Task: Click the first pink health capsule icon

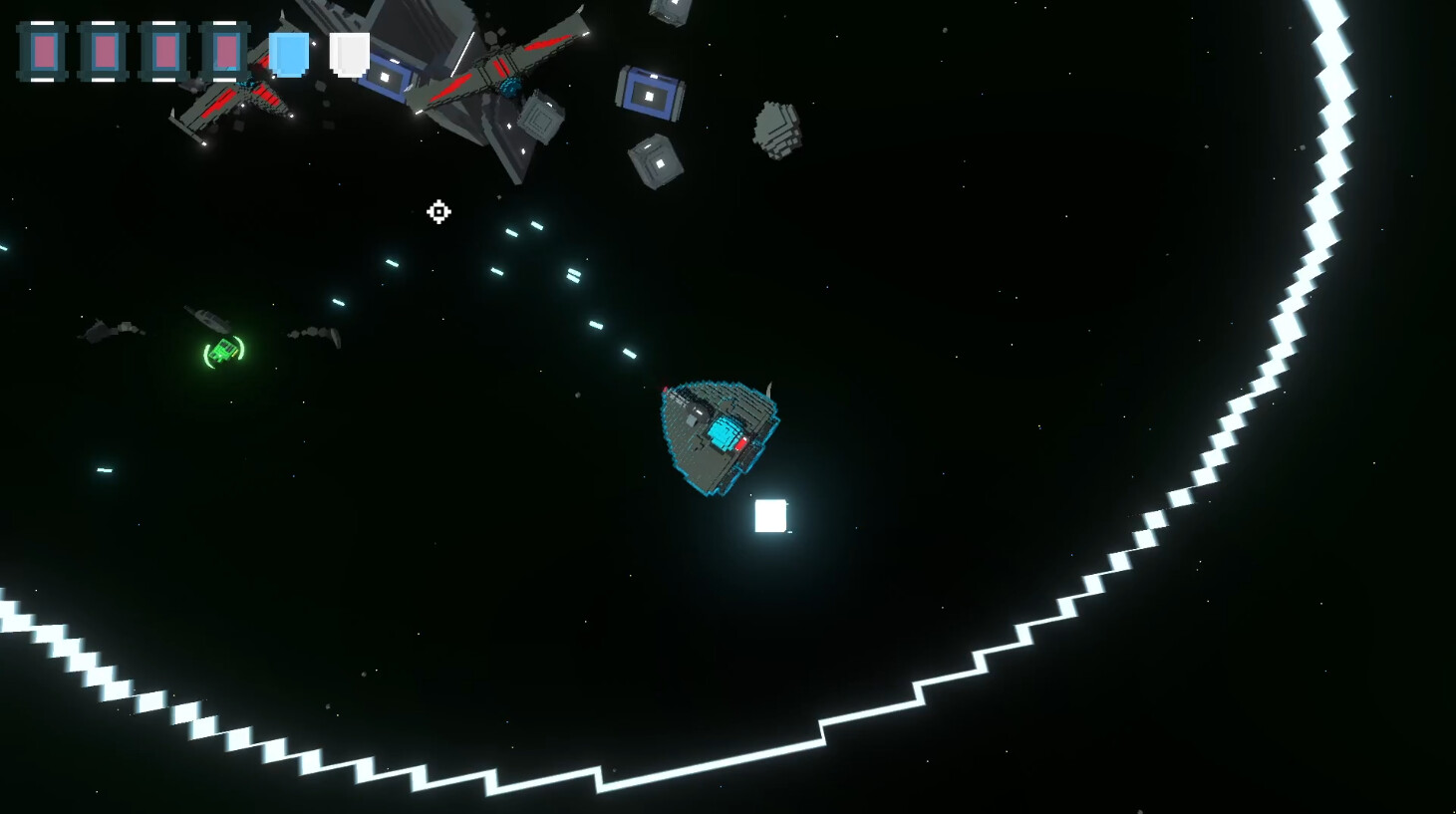Action: point(43,52)
